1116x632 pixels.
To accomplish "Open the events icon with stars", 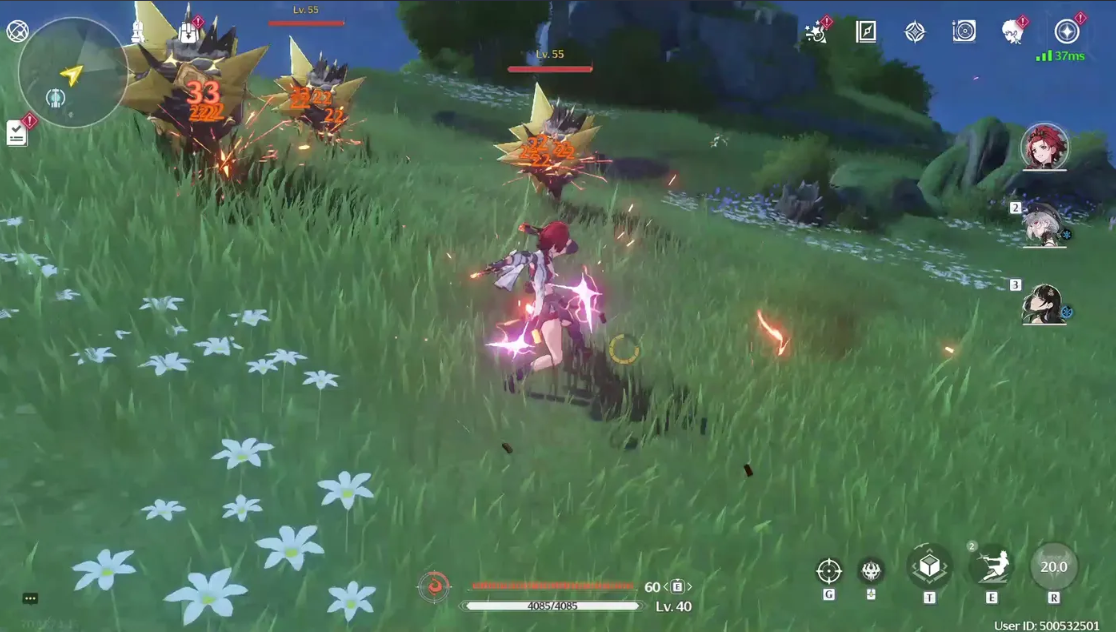I will [x=816, y=32].
